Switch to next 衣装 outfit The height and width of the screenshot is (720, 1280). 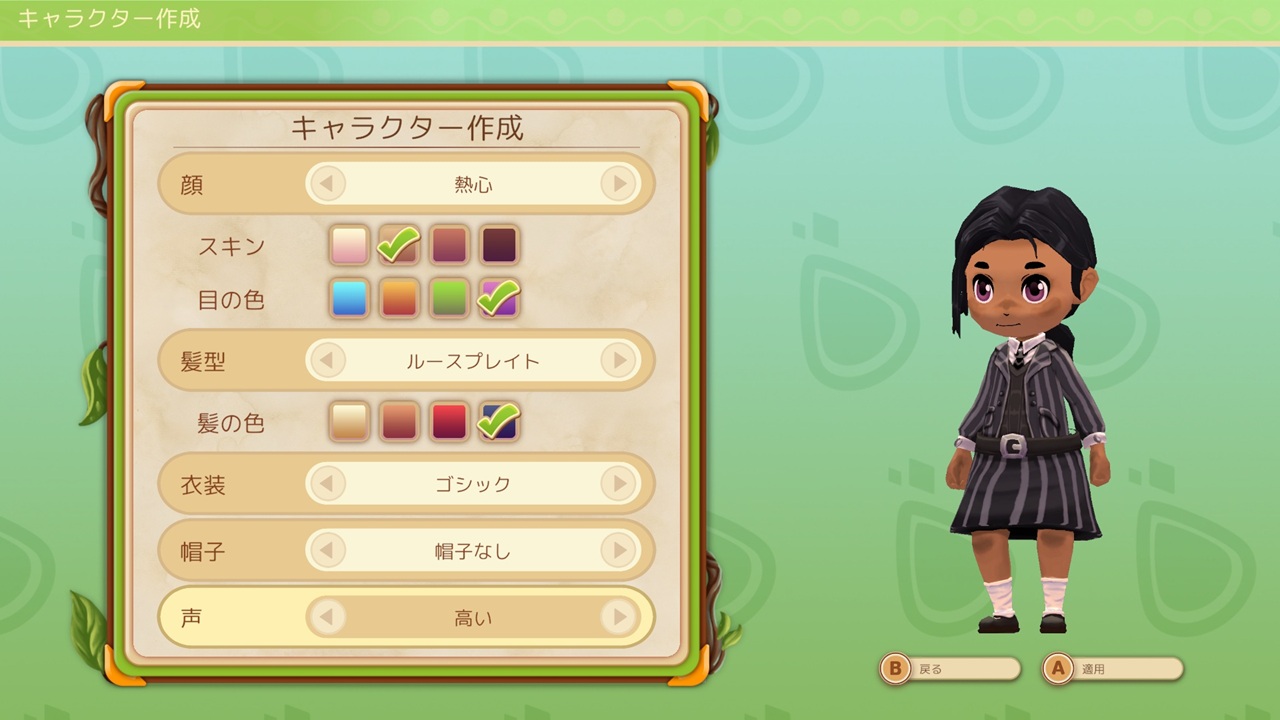click(x=619, y=485)
